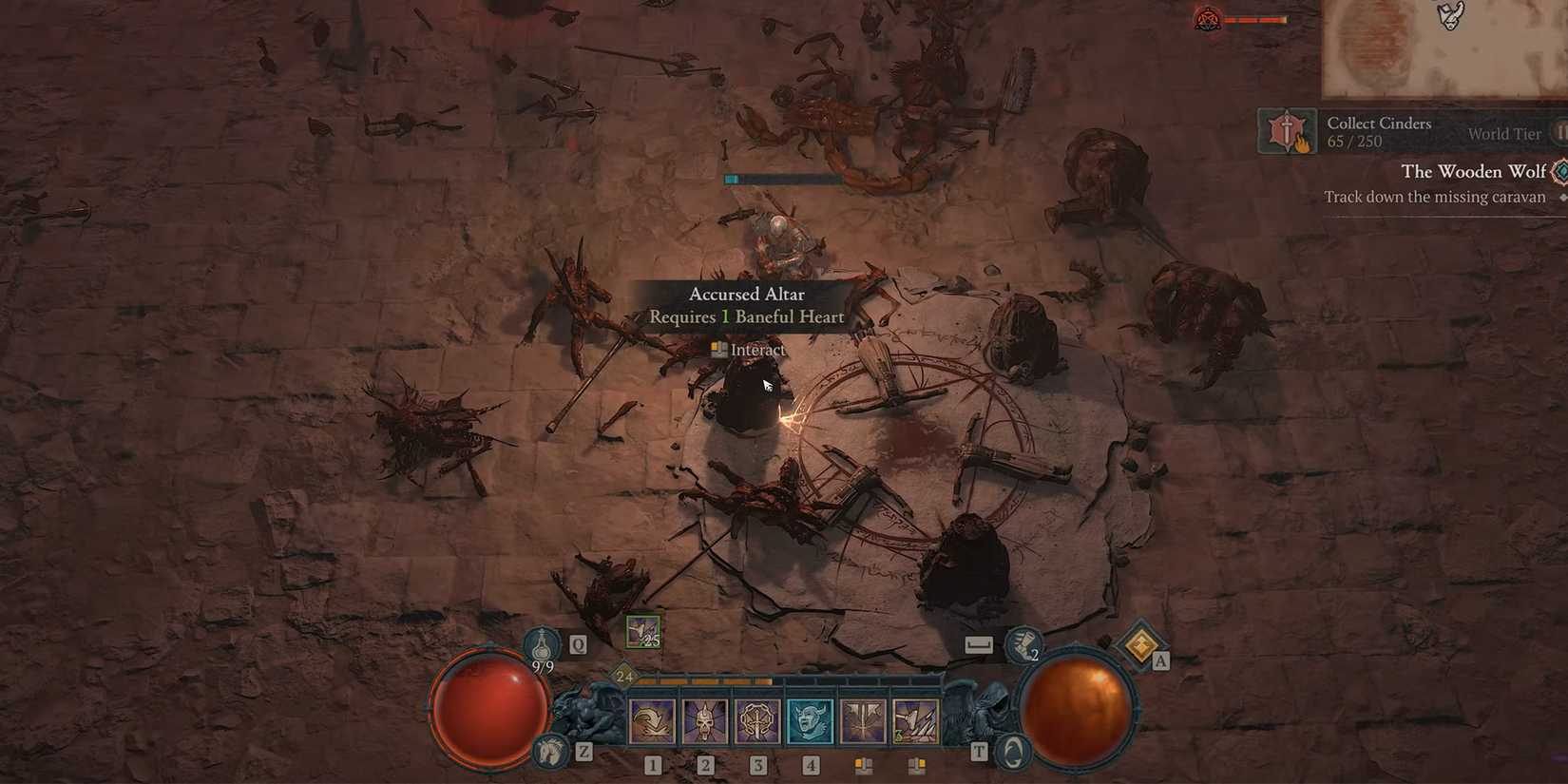Summon your mount with the horse icon

click(x=546, y=750)
